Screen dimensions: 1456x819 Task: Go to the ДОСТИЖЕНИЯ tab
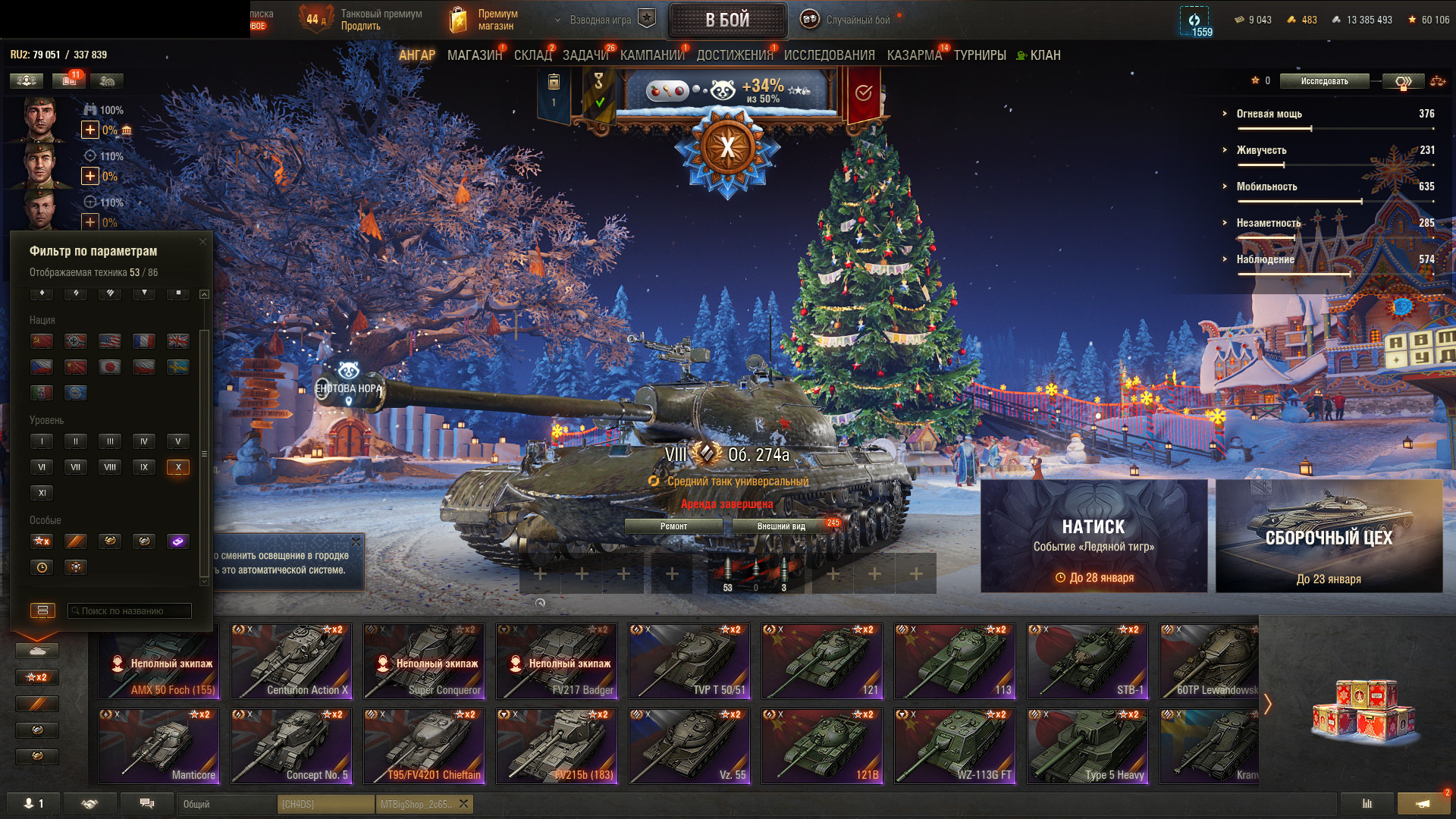pos(734,55)
